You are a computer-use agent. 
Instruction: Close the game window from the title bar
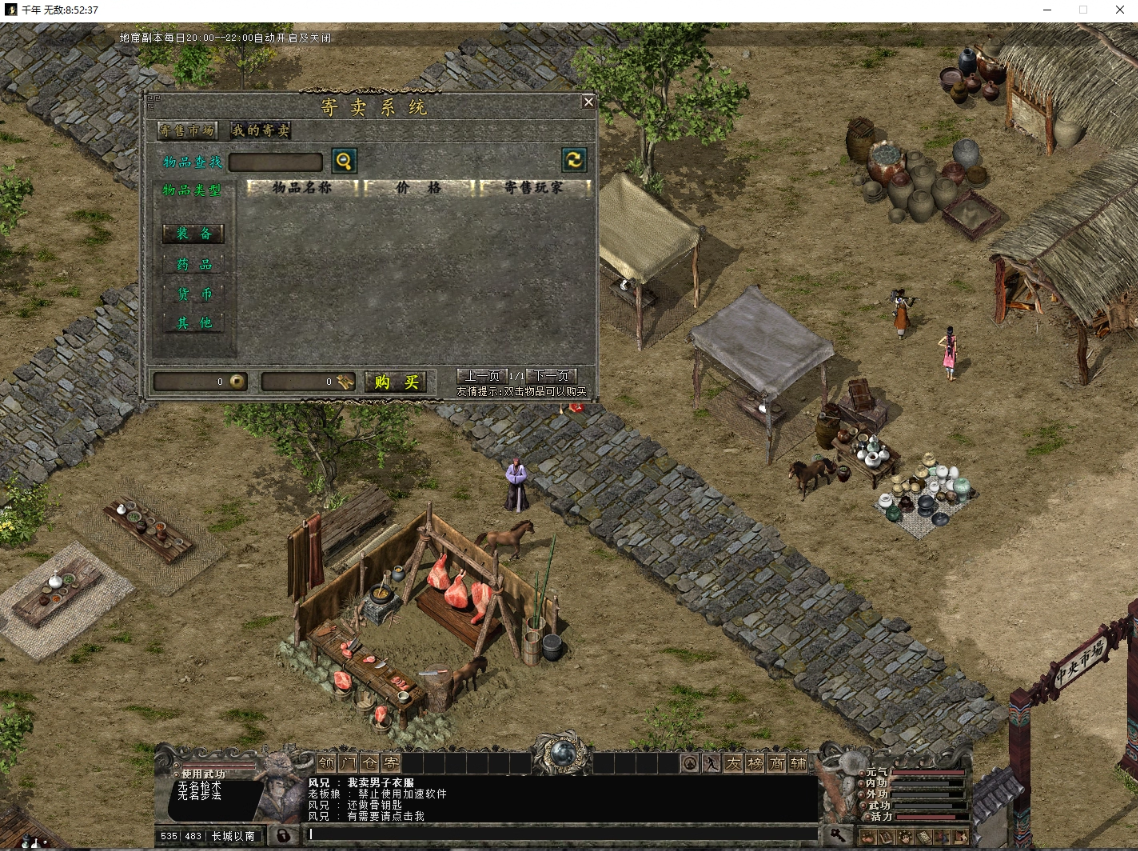[1120, 10]
